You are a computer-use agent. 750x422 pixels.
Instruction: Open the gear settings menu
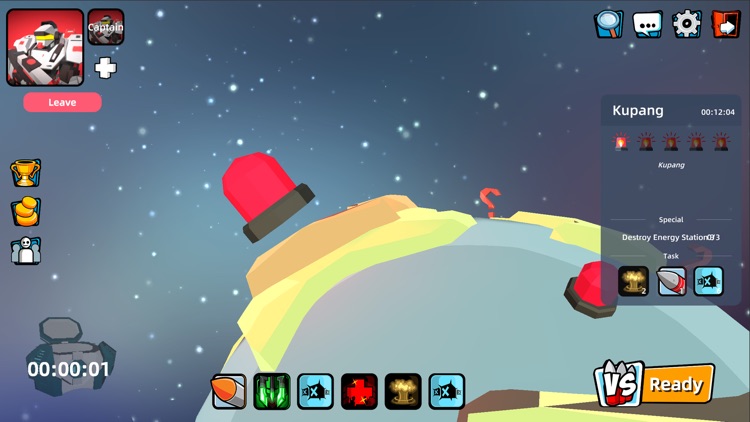coord(687,24)
